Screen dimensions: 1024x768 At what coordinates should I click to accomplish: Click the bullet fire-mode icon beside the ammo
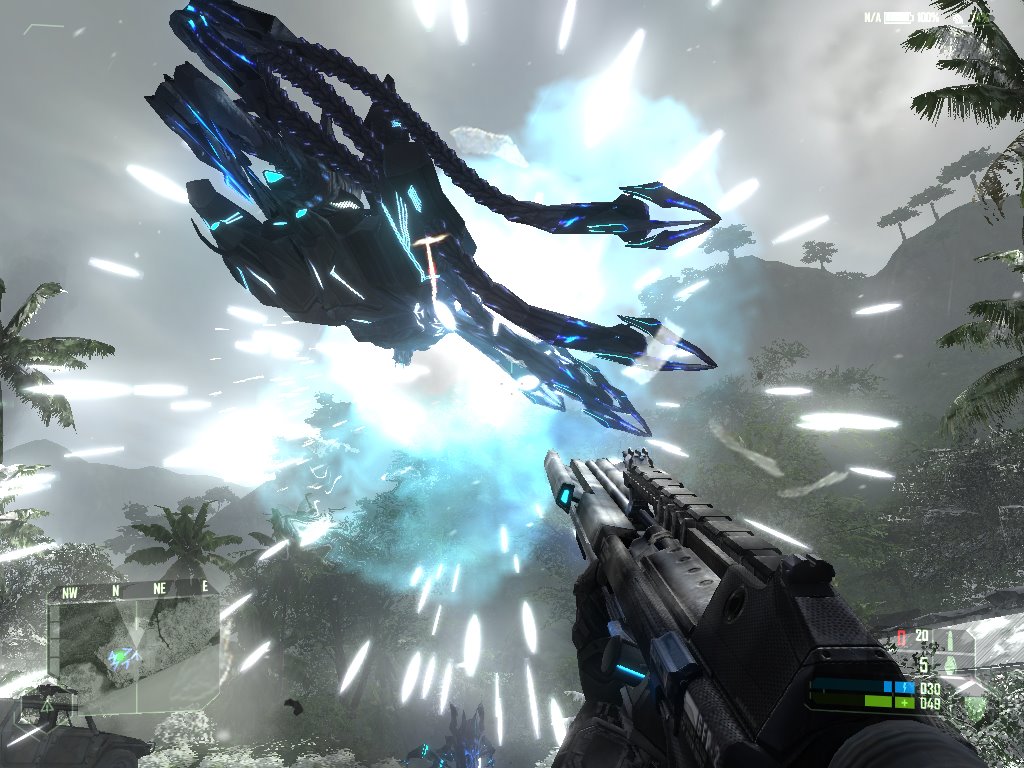[951, 638]
